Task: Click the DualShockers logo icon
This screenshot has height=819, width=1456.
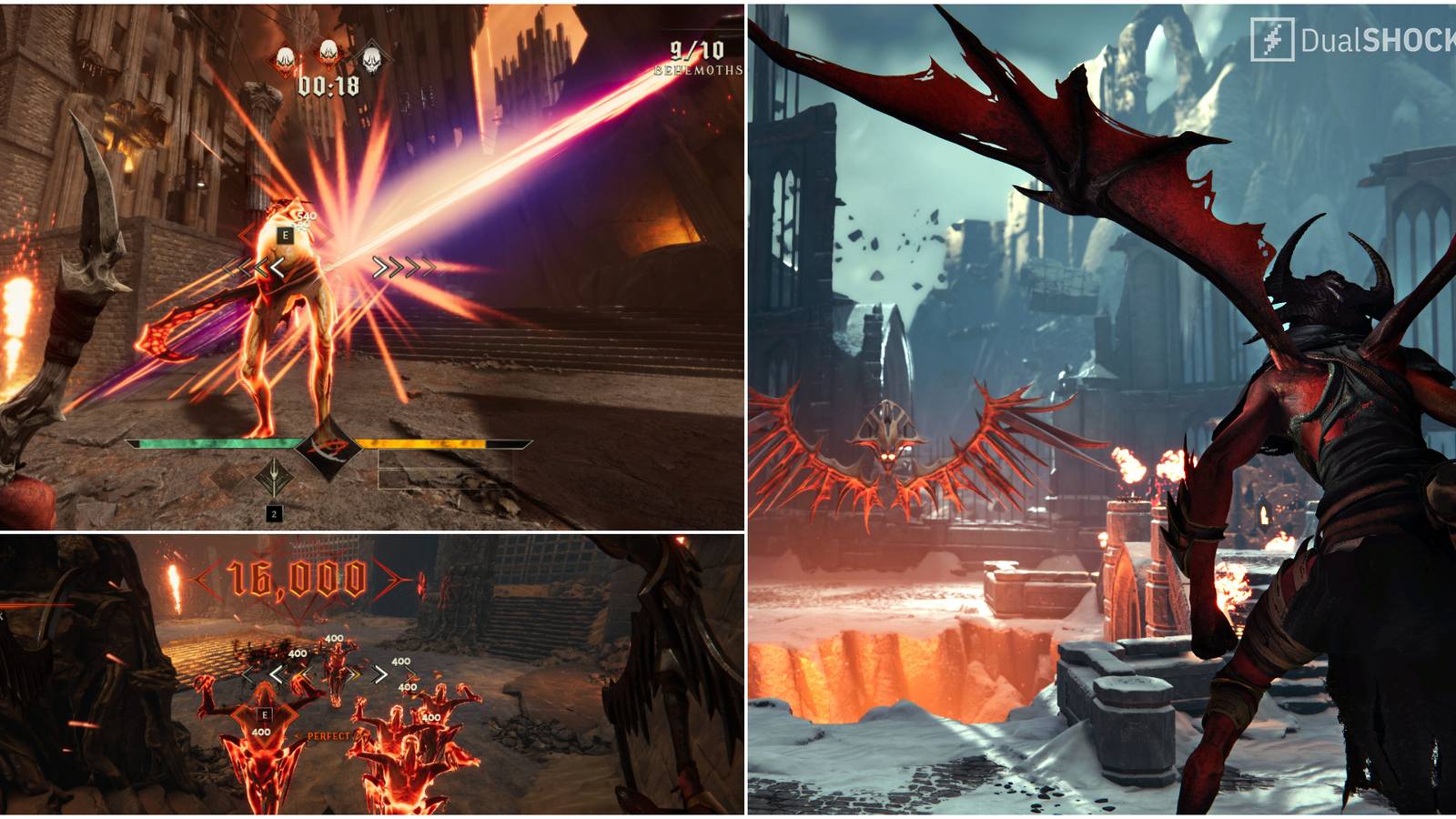Action: pyautogui.click(x=1271, y=37)
